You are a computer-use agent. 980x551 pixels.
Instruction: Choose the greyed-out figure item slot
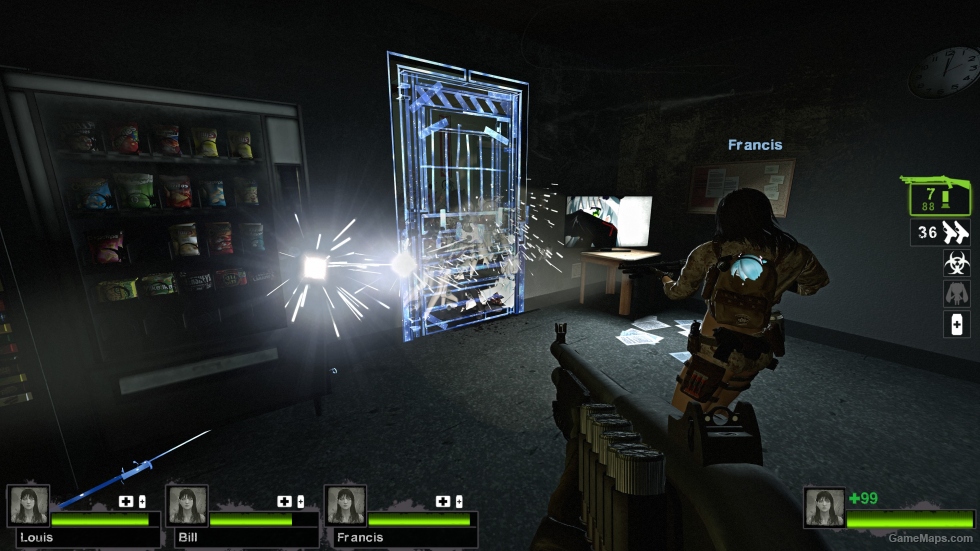click(x=956, y=294)
